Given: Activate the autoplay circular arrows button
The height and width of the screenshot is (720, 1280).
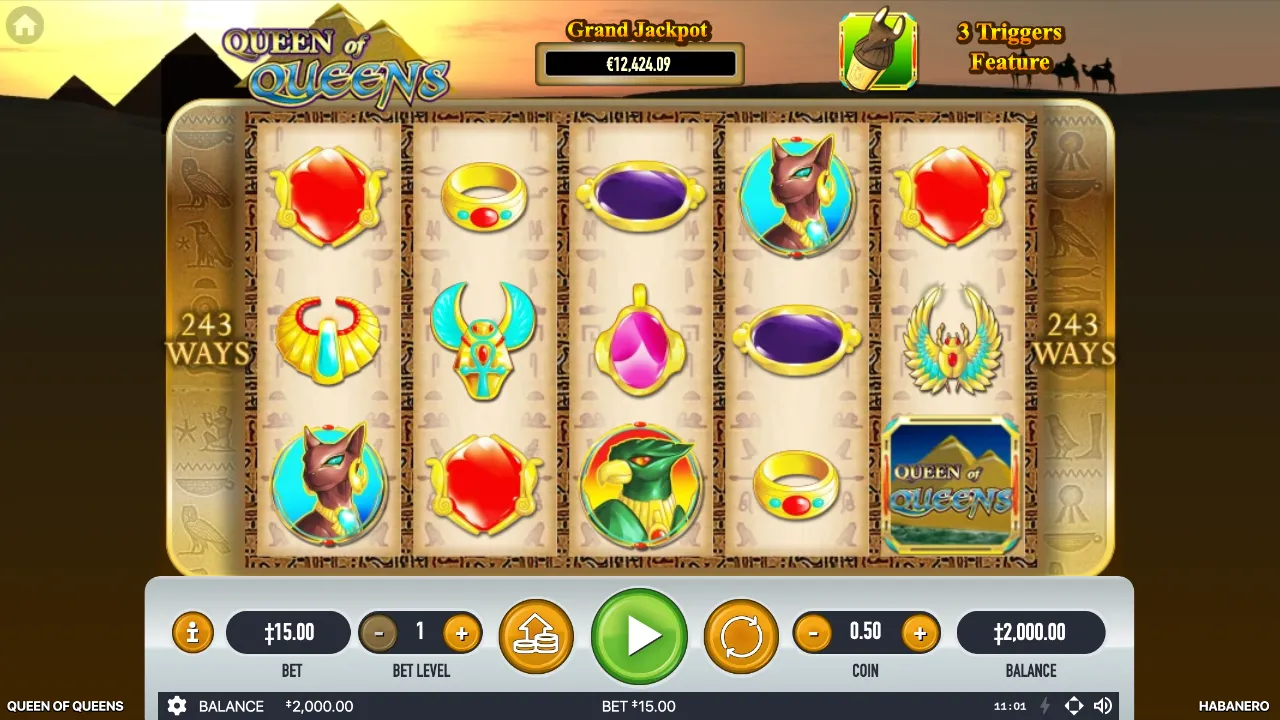Looking at the screenshot, I should point(741,635).
